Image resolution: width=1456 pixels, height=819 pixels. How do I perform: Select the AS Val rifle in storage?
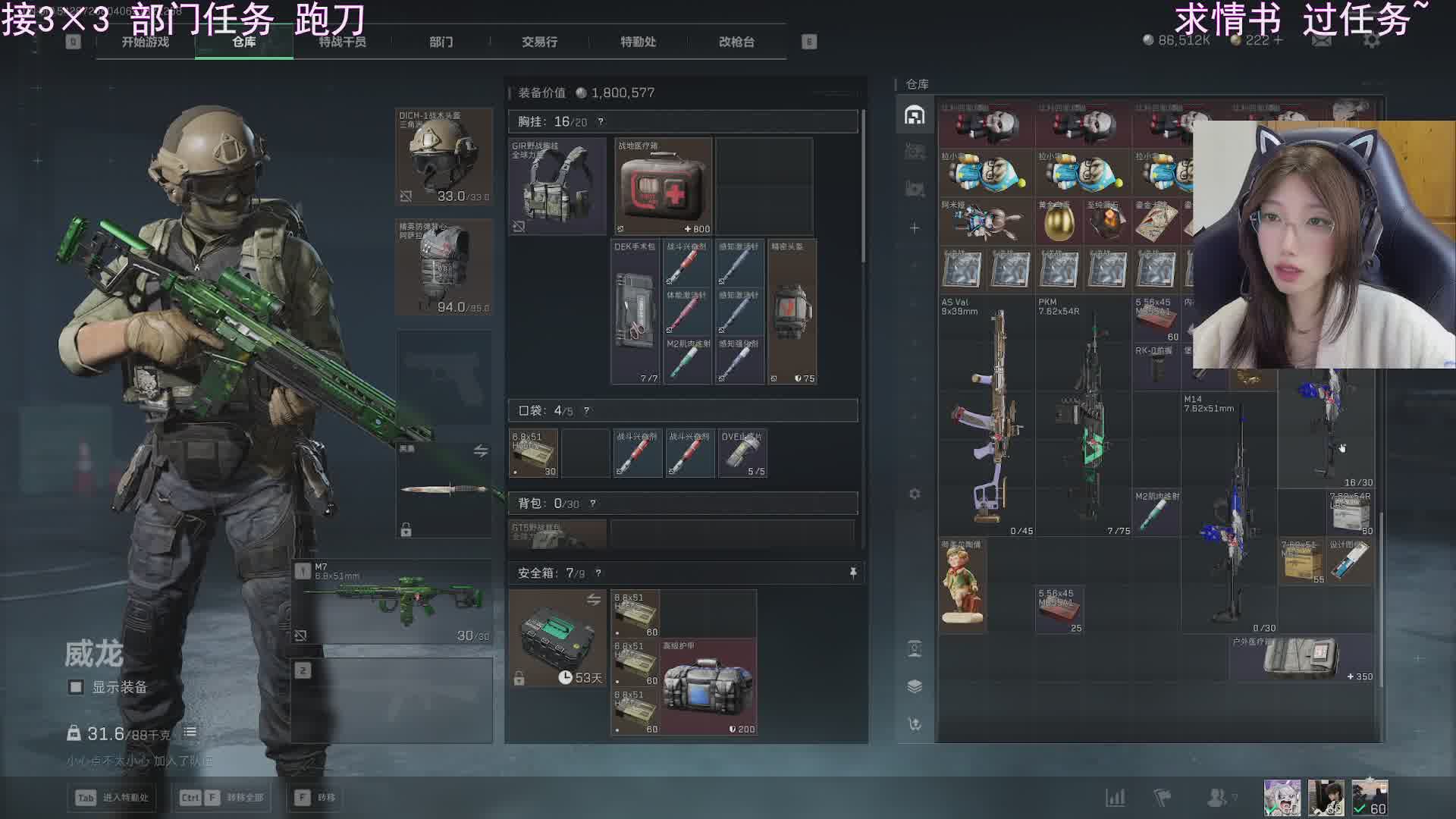click(987, 416)
